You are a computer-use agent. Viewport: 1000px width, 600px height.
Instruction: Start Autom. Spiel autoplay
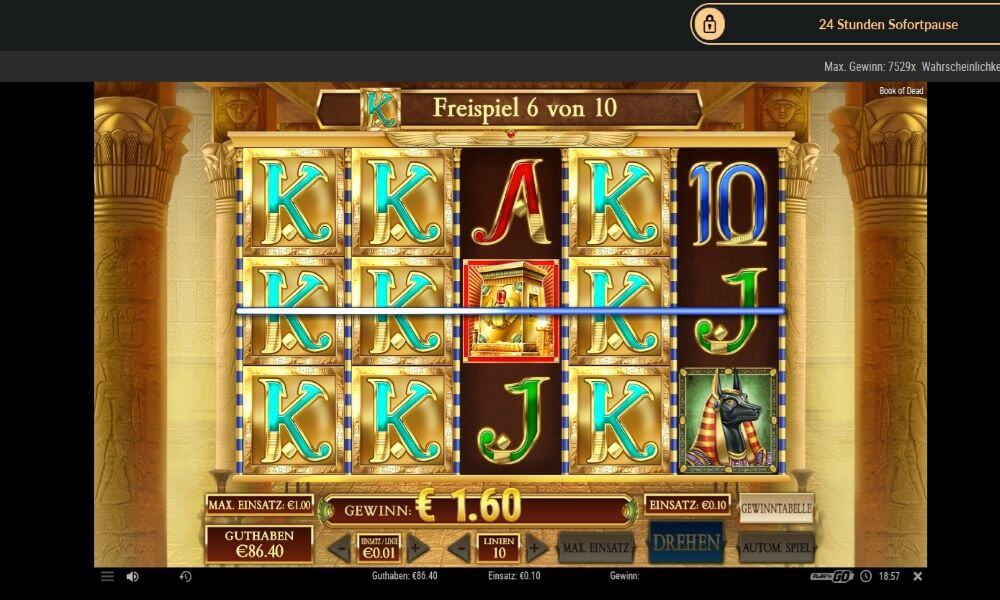776,547
